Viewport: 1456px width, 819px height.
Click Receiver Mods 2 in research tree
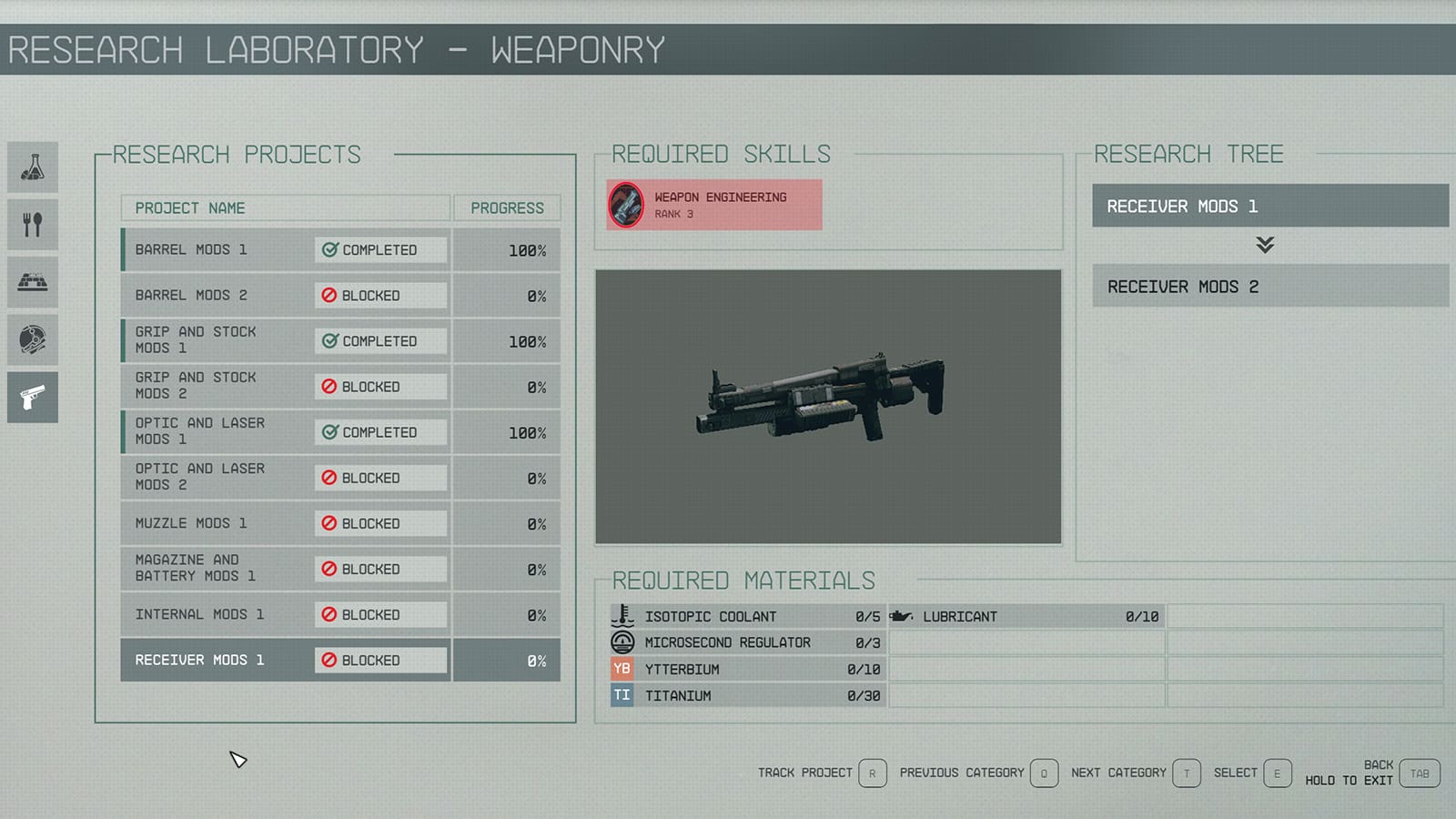1269,287
